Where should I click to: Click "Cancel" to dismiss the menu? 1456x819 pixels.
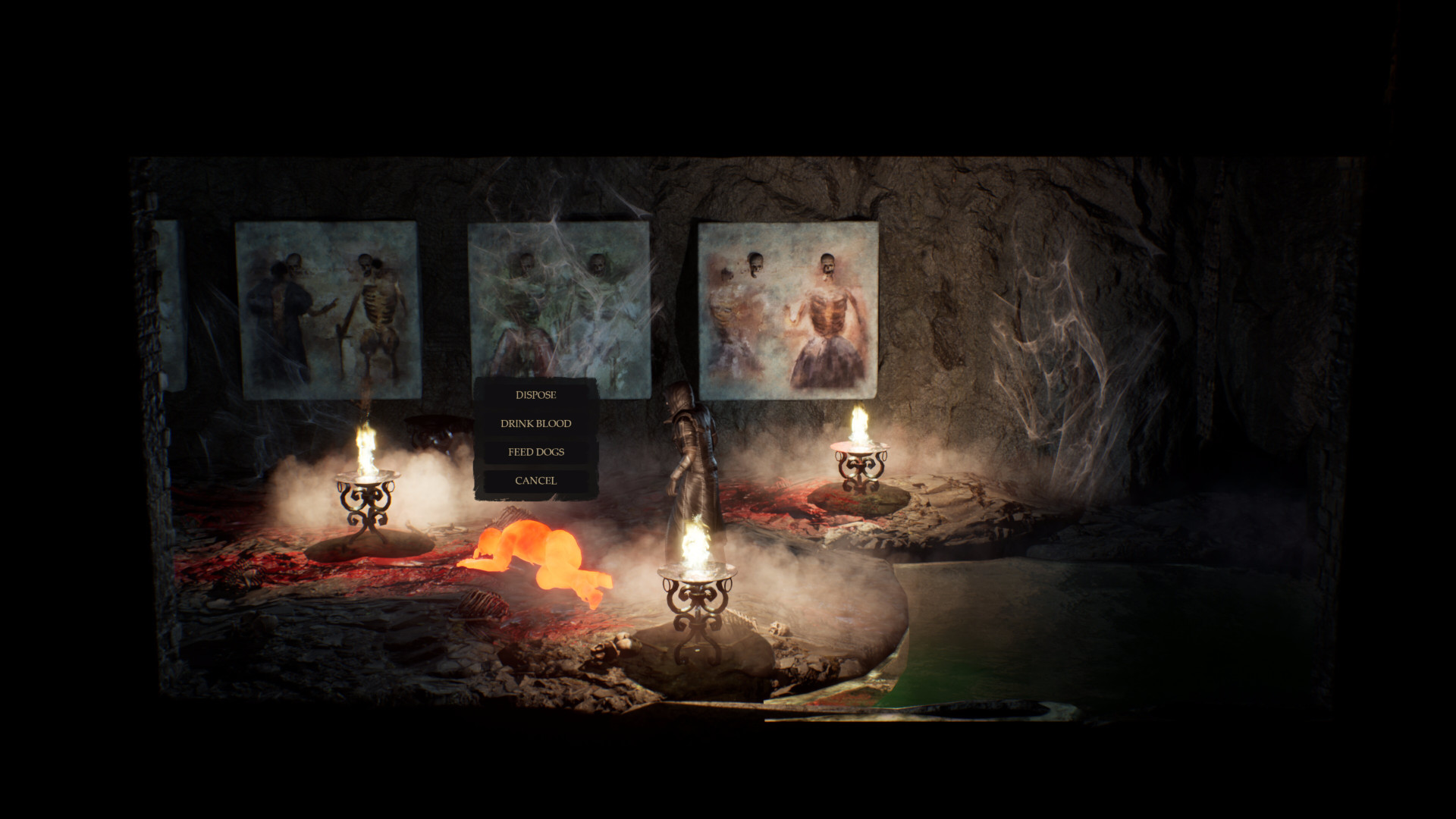(535, 480)
